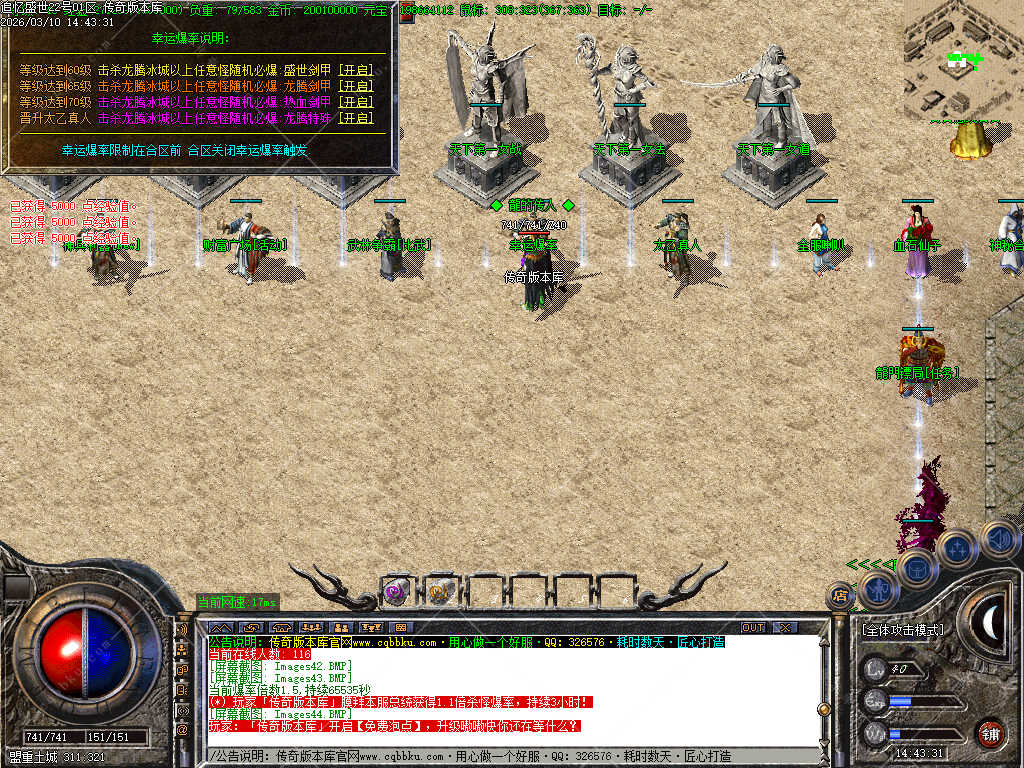This screenshot has height=768, width=1024.
Task: Click [开启] for the 龙腾剑甲 drop row
Action: point(355,86)
